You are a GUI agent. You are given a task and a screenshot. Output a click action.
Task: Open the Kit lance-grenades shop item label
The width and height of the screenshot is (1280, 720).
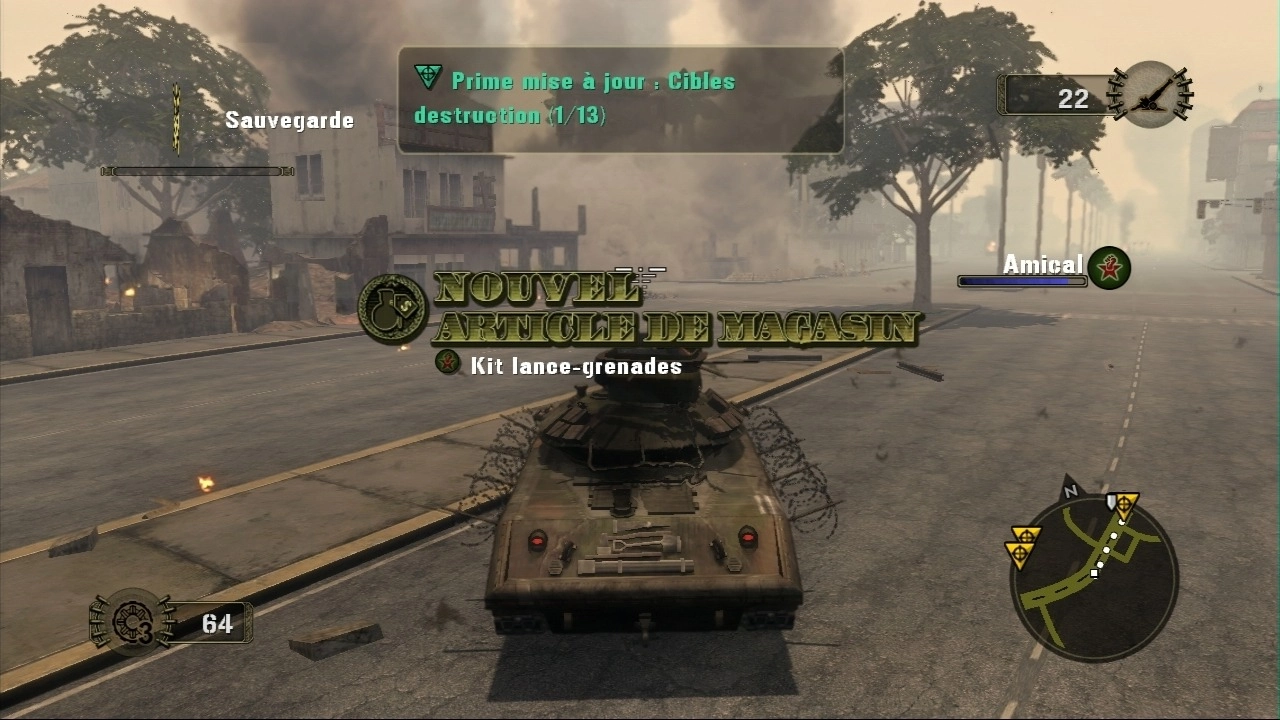coord(574,366)
